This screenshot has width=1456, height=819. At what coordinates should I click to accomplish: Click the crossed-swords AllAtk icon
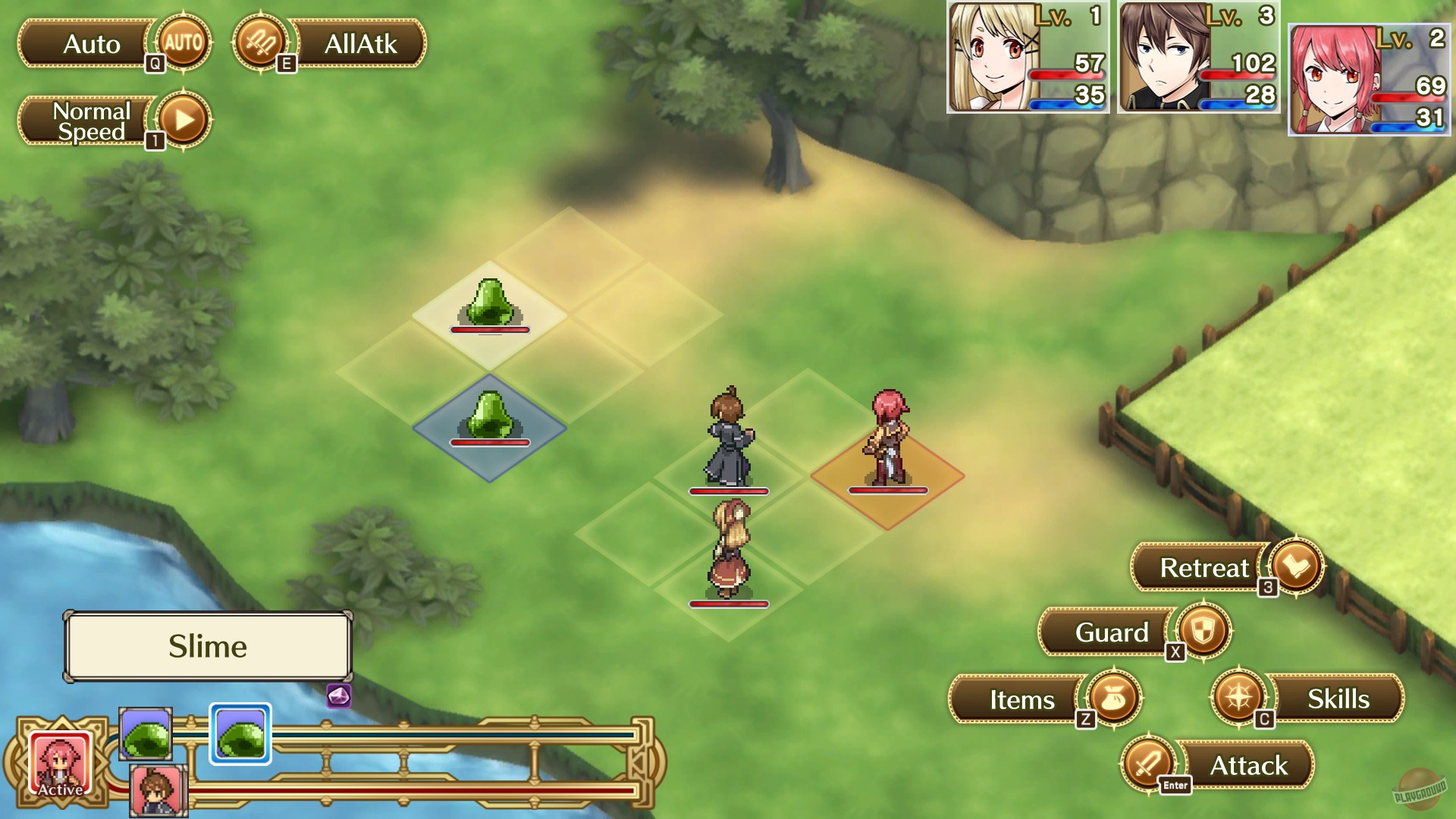[x=260, y=44]
